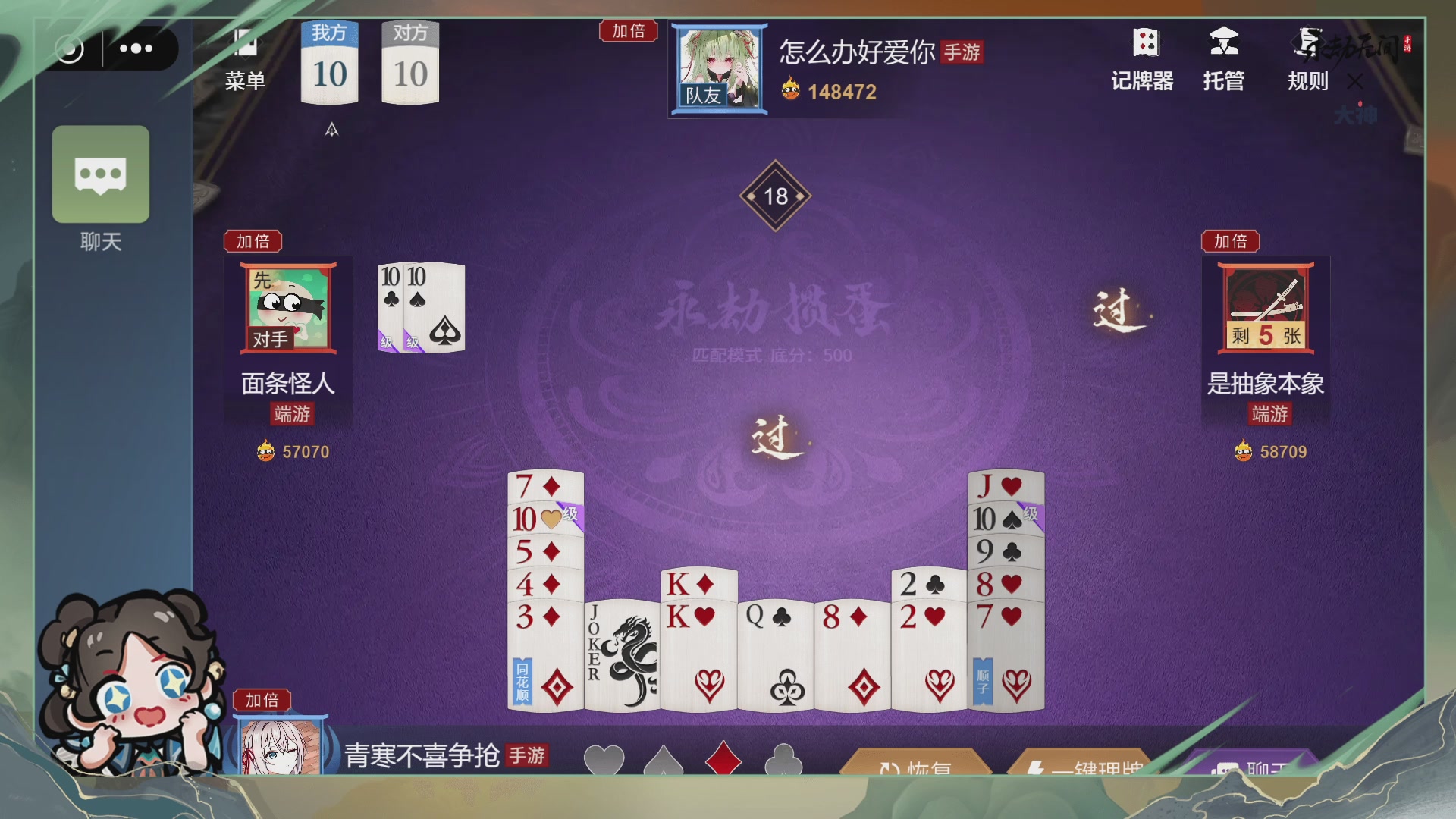
Task: Click the JOKER dragon card
Action: tap(622, 652)
